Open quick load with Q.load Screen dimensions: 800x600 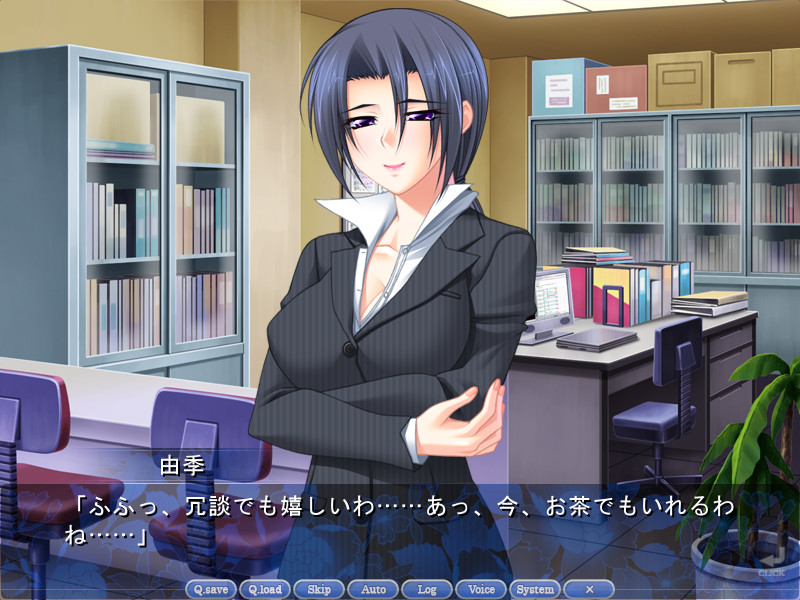(x=265, y=589)
